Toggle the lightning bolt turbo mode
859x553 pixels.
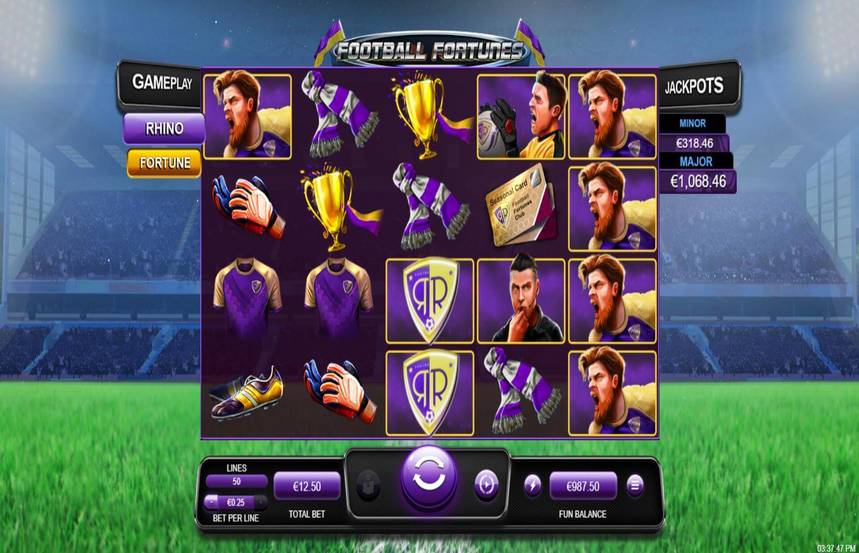[x=532, y=485]
